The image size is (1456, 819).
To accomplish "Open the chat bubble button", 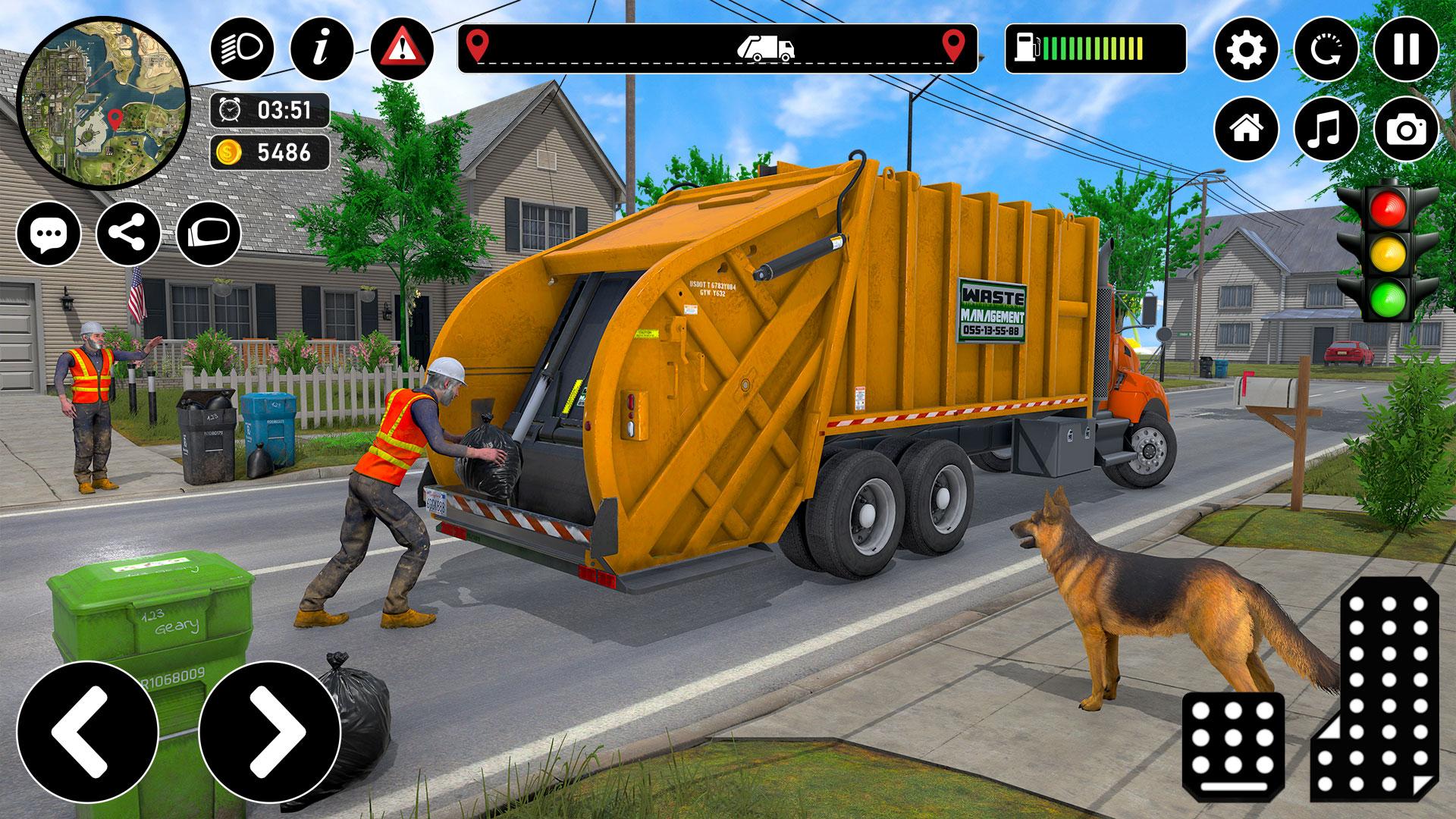I will (49, 234).
